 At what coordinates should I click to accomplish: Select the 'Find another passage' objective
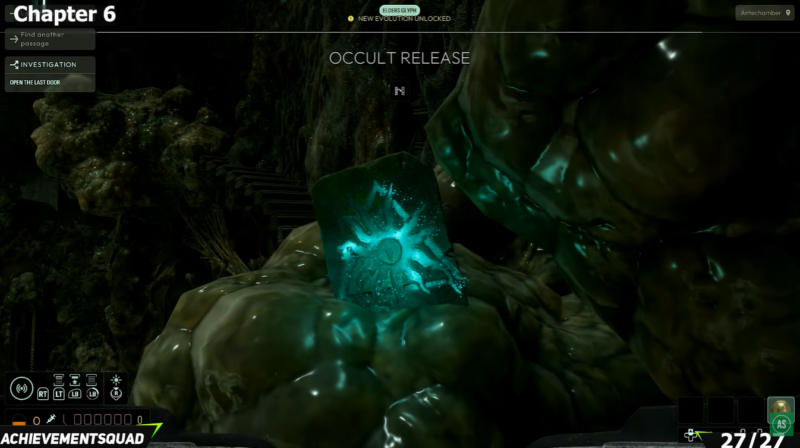tap(50, 39)
